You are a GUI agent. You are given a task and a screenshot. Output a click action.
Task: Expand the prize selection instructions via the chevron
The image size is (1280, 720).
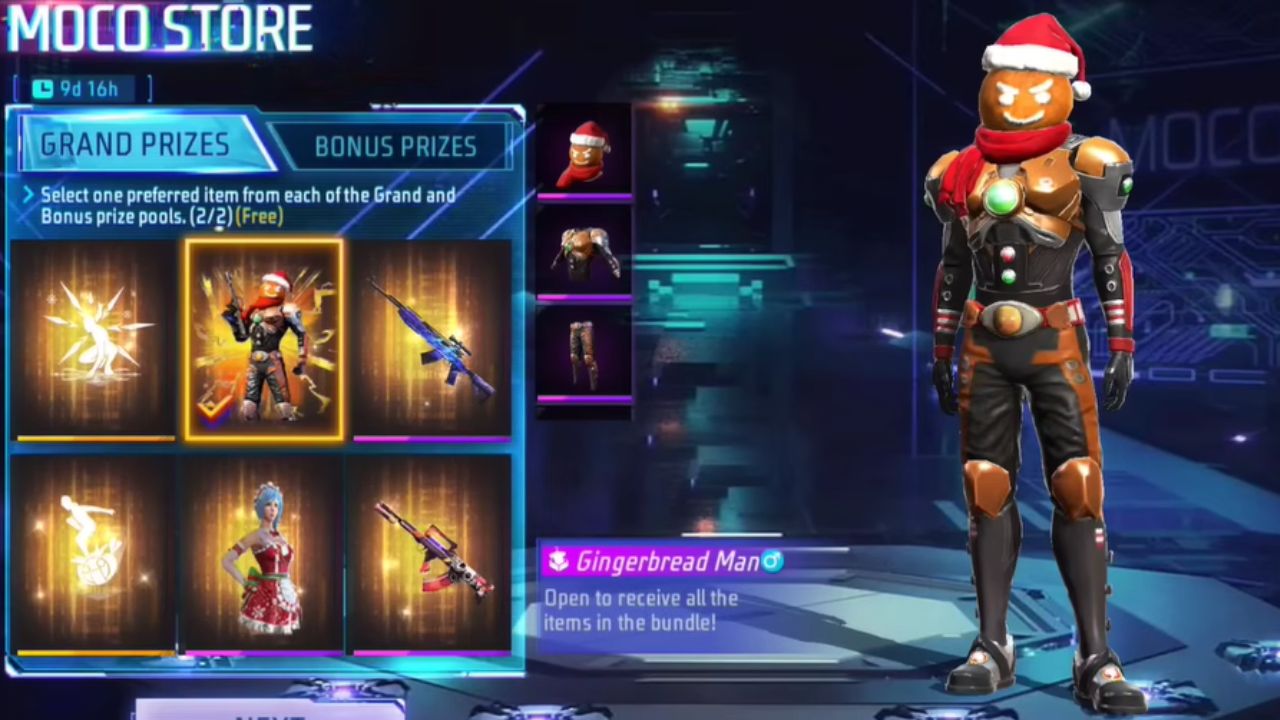[x=28, y=196]
